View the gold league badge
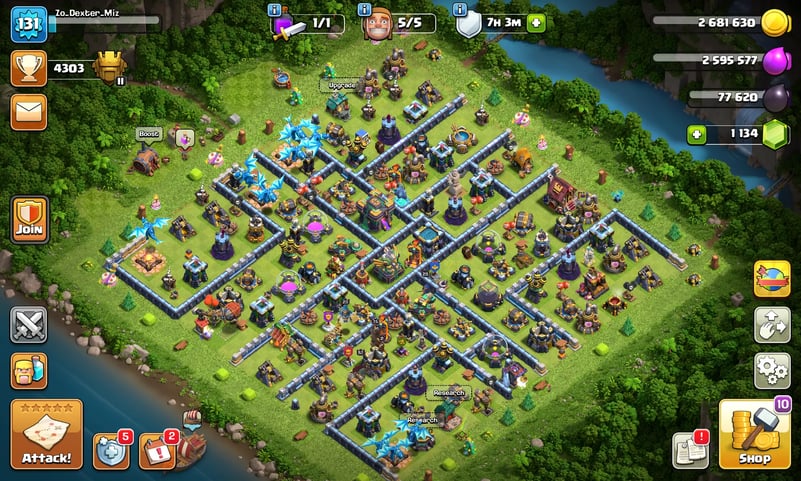 (x=110, y=68)
